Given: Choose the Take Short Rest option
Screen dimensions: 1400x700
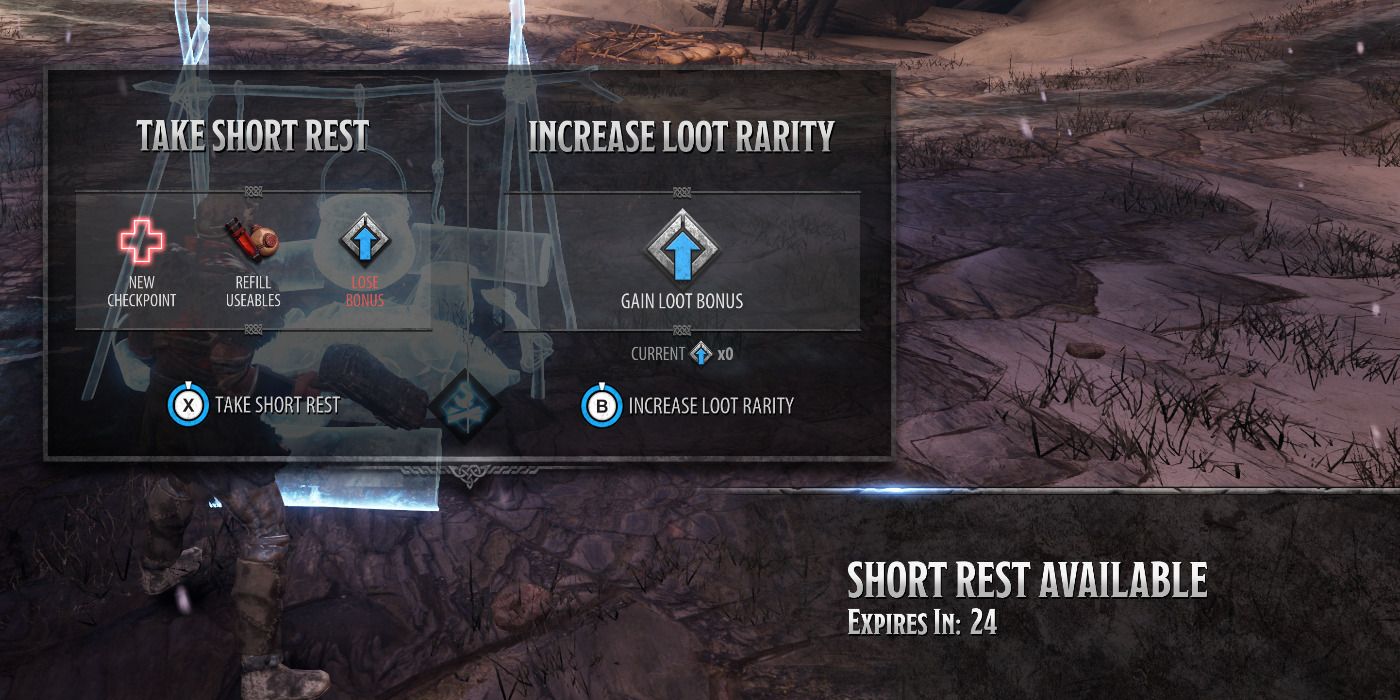Looking at the screenshot, I should (256, 405).
